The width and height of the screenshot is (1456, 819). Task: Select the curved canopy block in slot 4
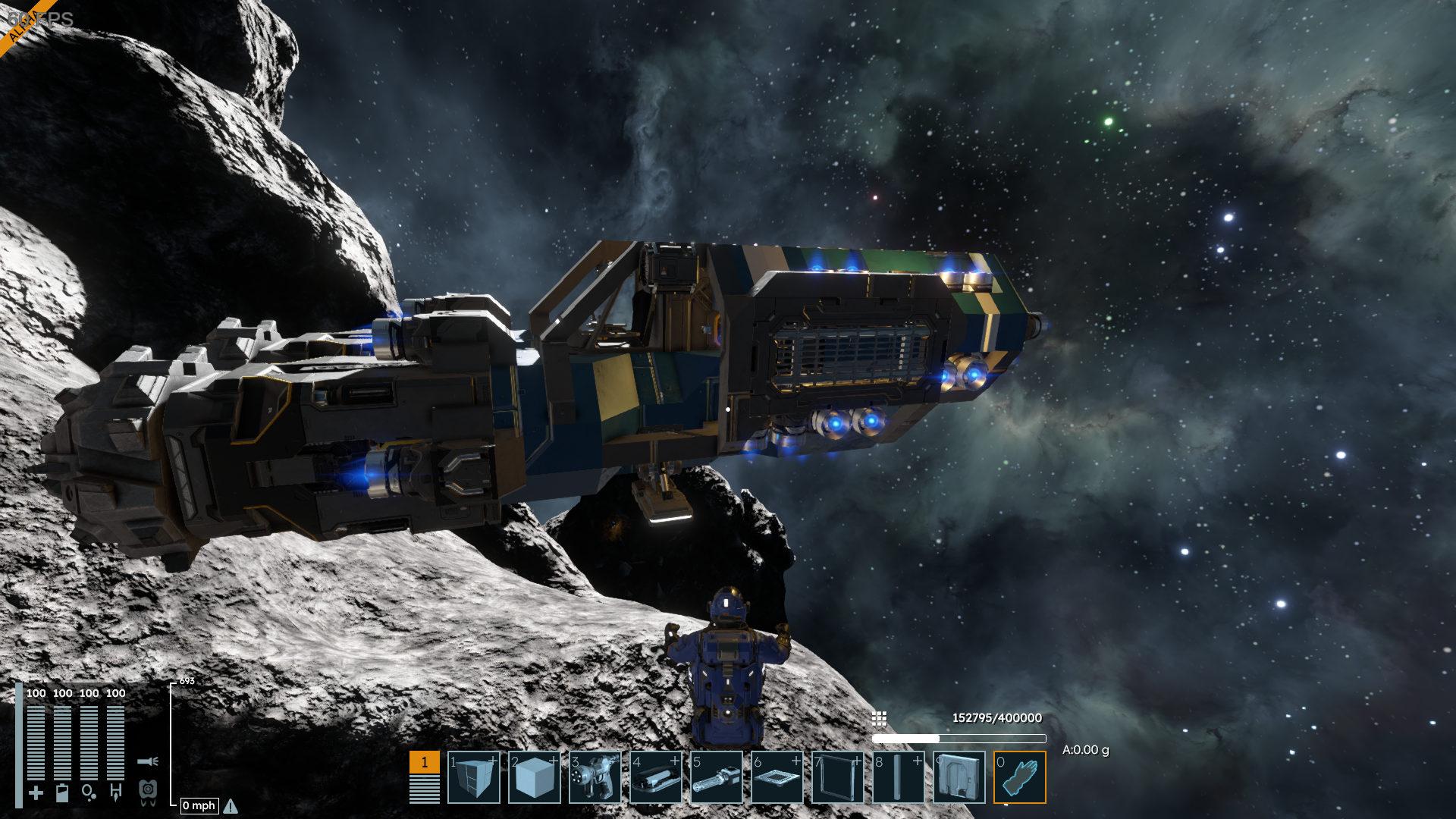(656, 777)
